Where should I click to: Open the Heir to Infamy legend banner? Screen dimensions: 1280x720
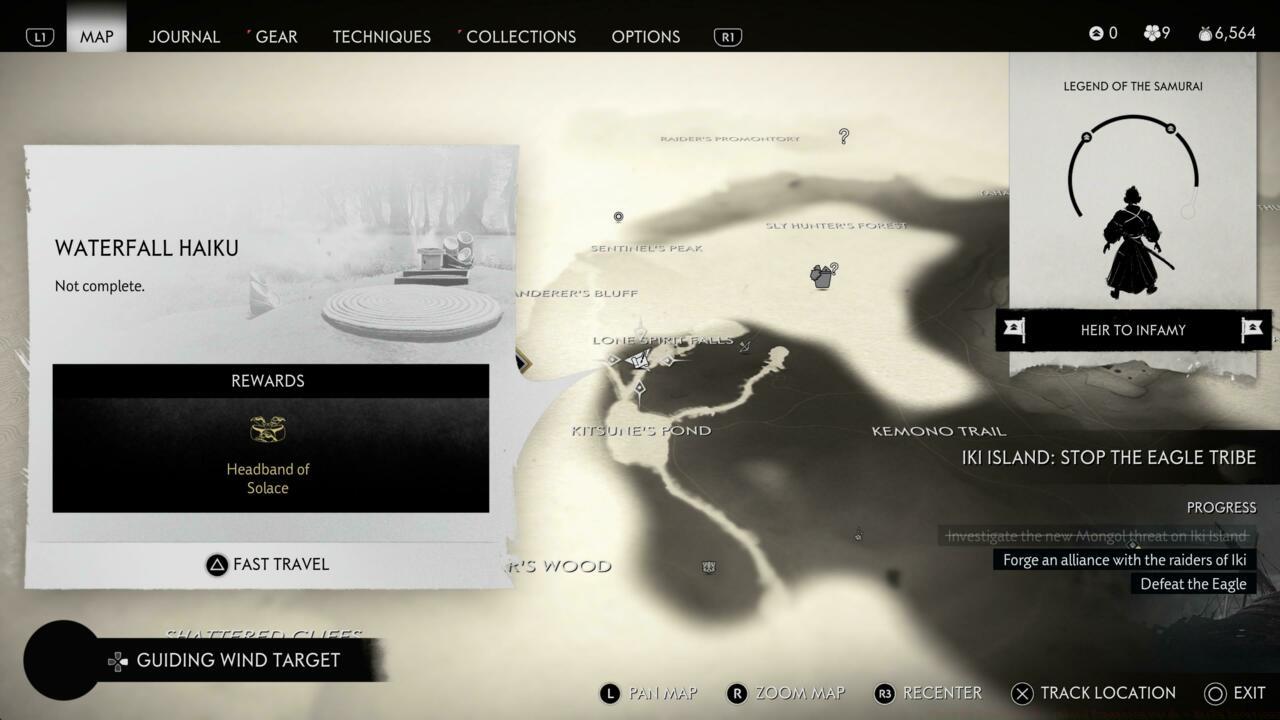[1132, 330]
